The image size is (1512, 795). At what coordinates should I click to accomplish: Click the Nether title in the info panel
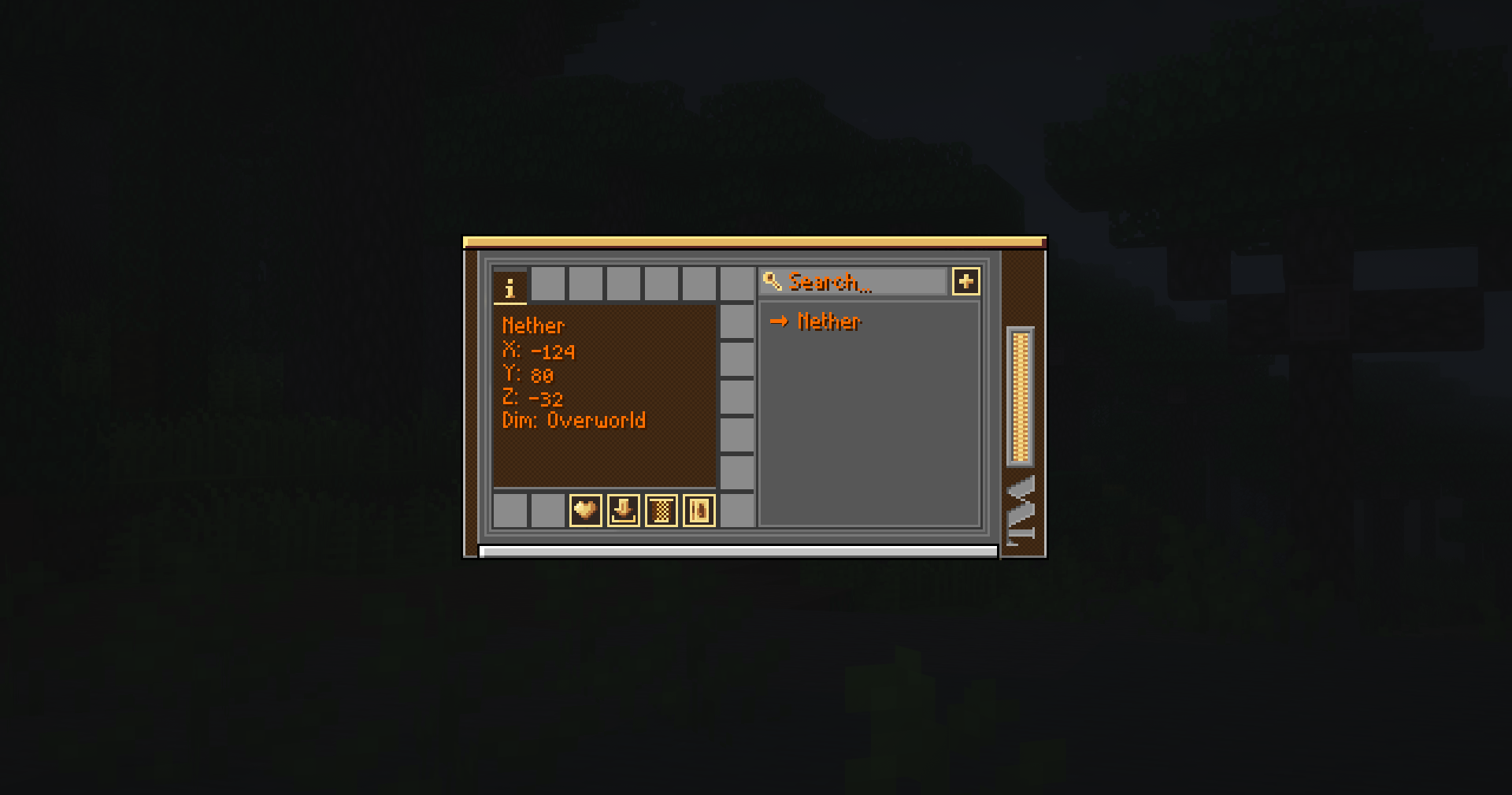click(x=533, y=325)
